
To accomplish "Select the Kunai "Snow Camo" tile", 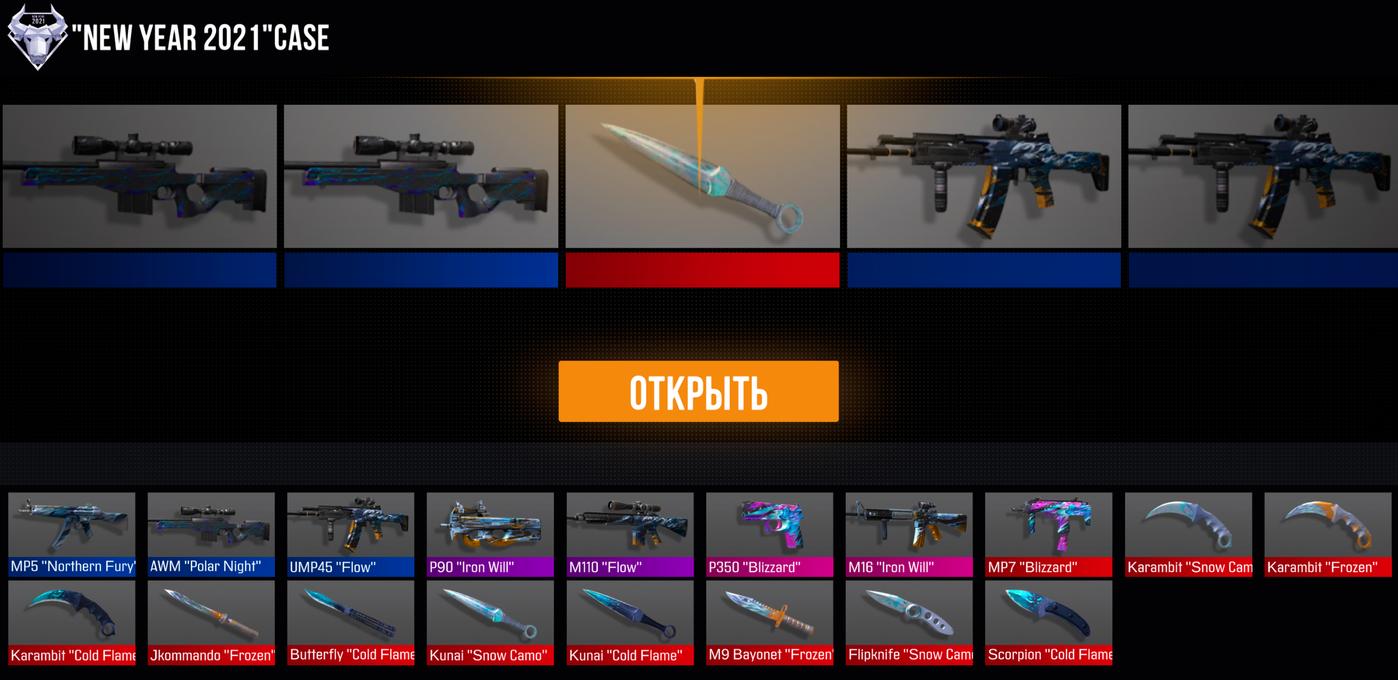I will coord(490,622).
